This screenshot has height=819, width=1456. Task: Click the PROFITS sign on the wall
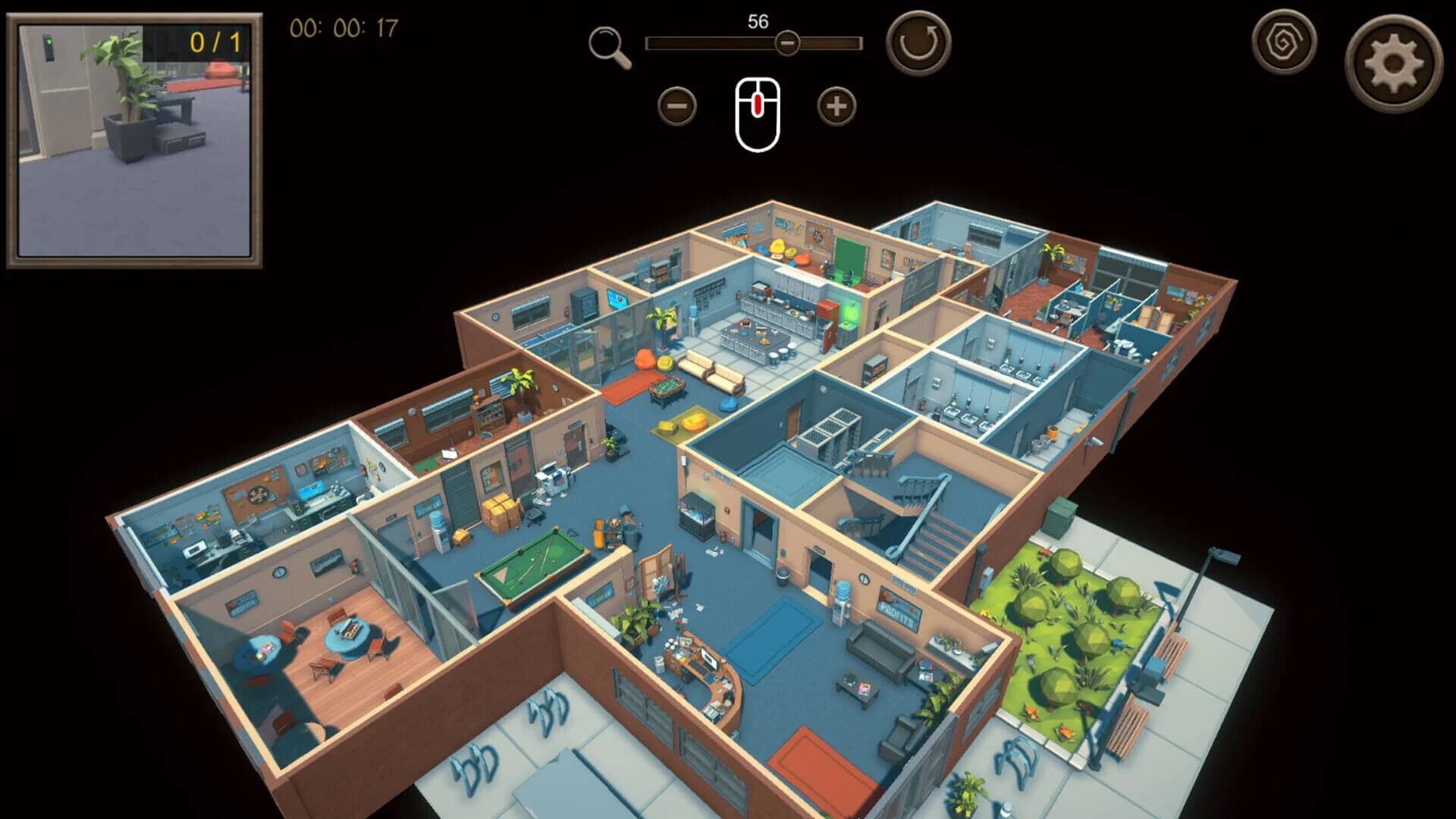pyautogui.click(x=899, y=610)
